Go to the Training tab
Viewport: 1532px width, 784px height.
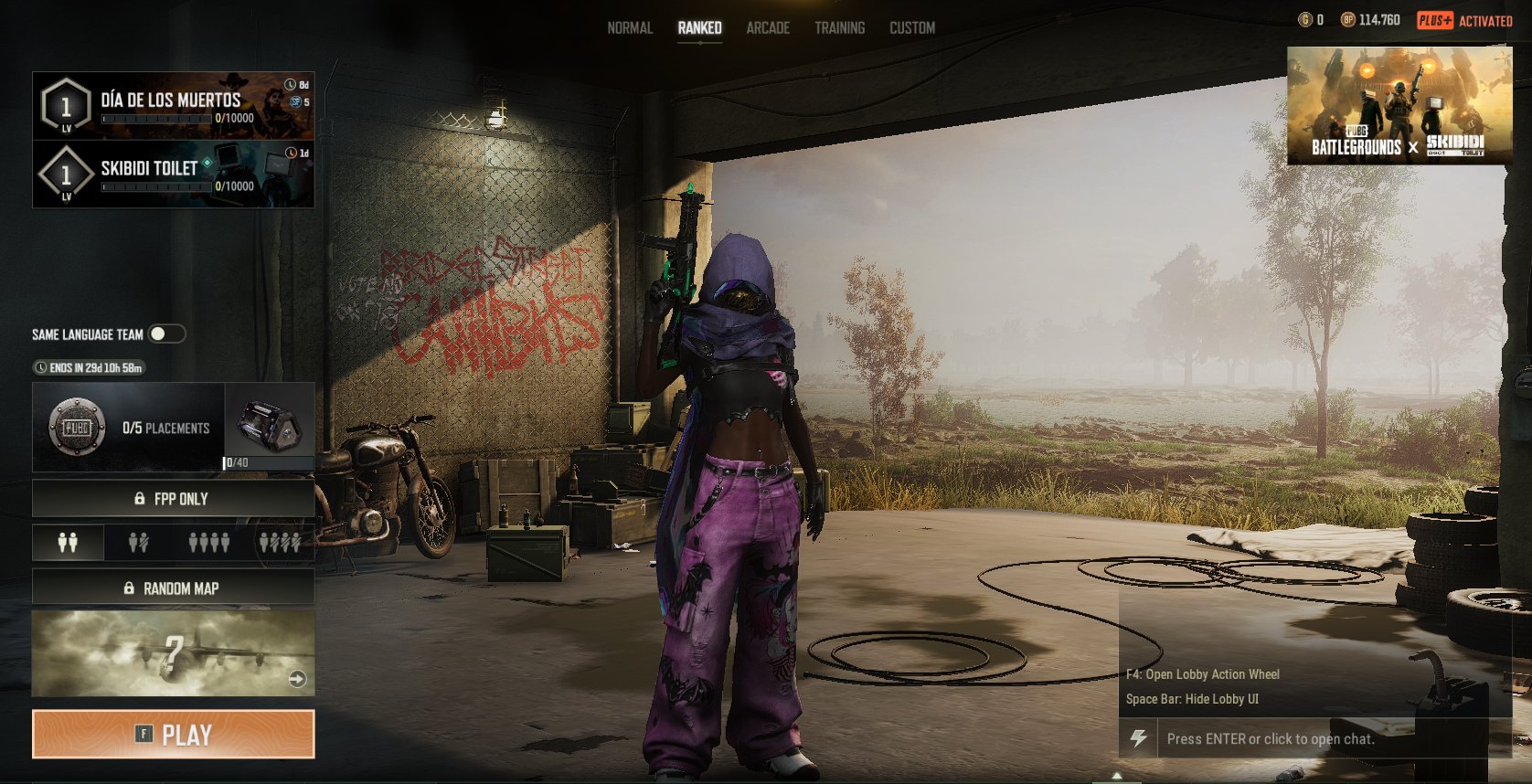tap(839, 28)
